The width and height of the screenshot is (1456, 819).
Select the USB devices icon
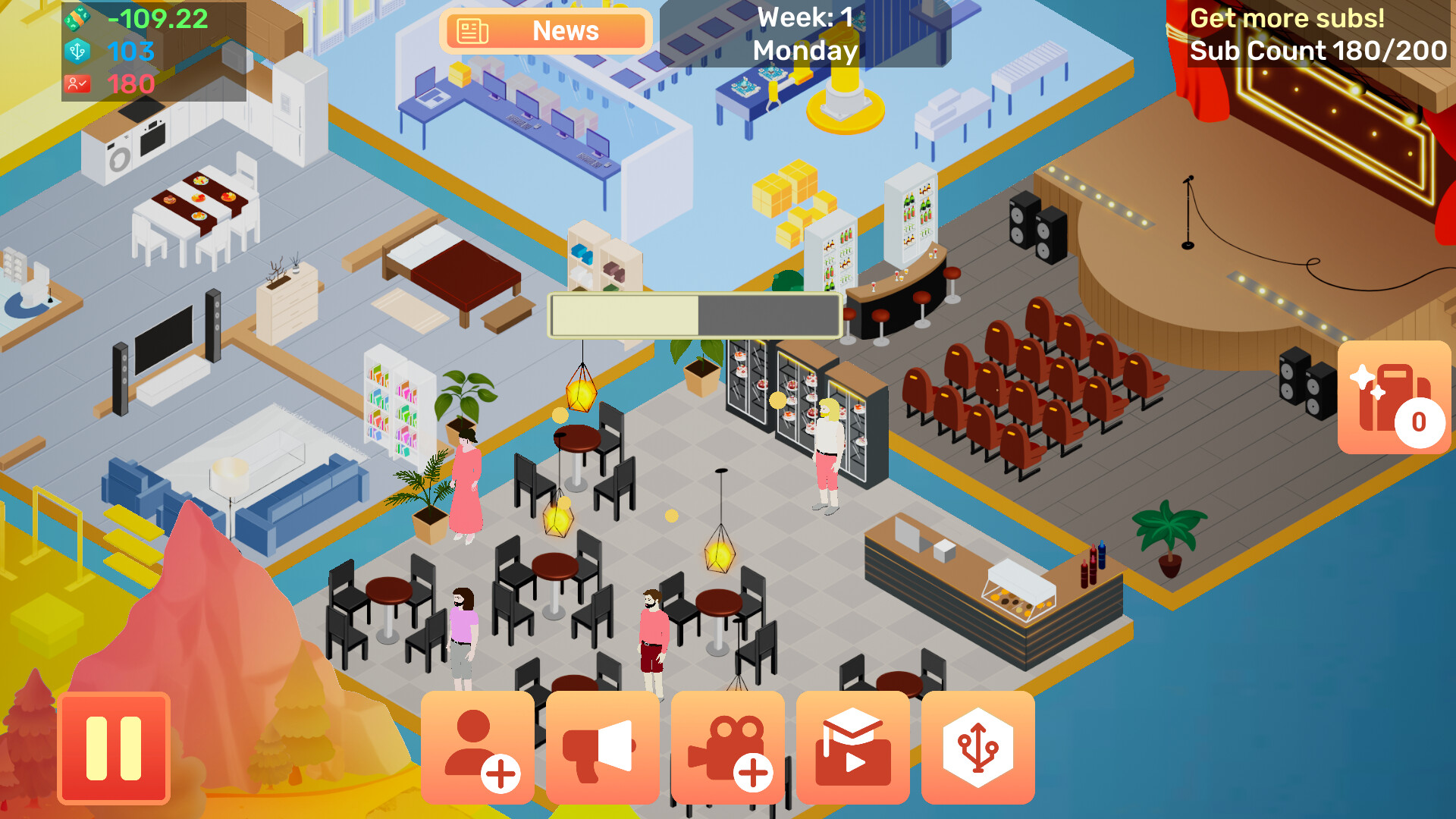tap(977, 747)
